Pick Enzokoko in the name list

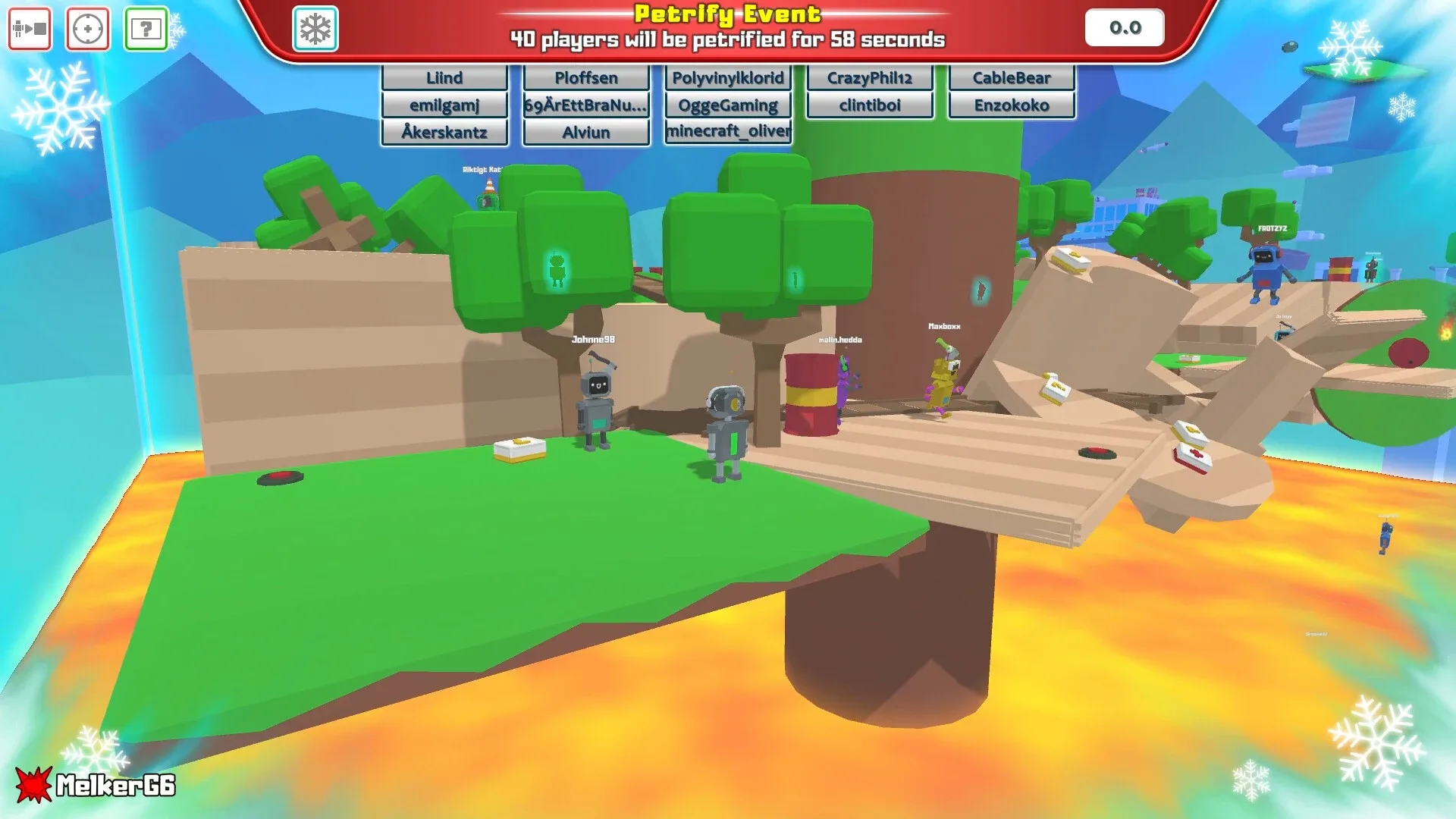point(1011,105)
